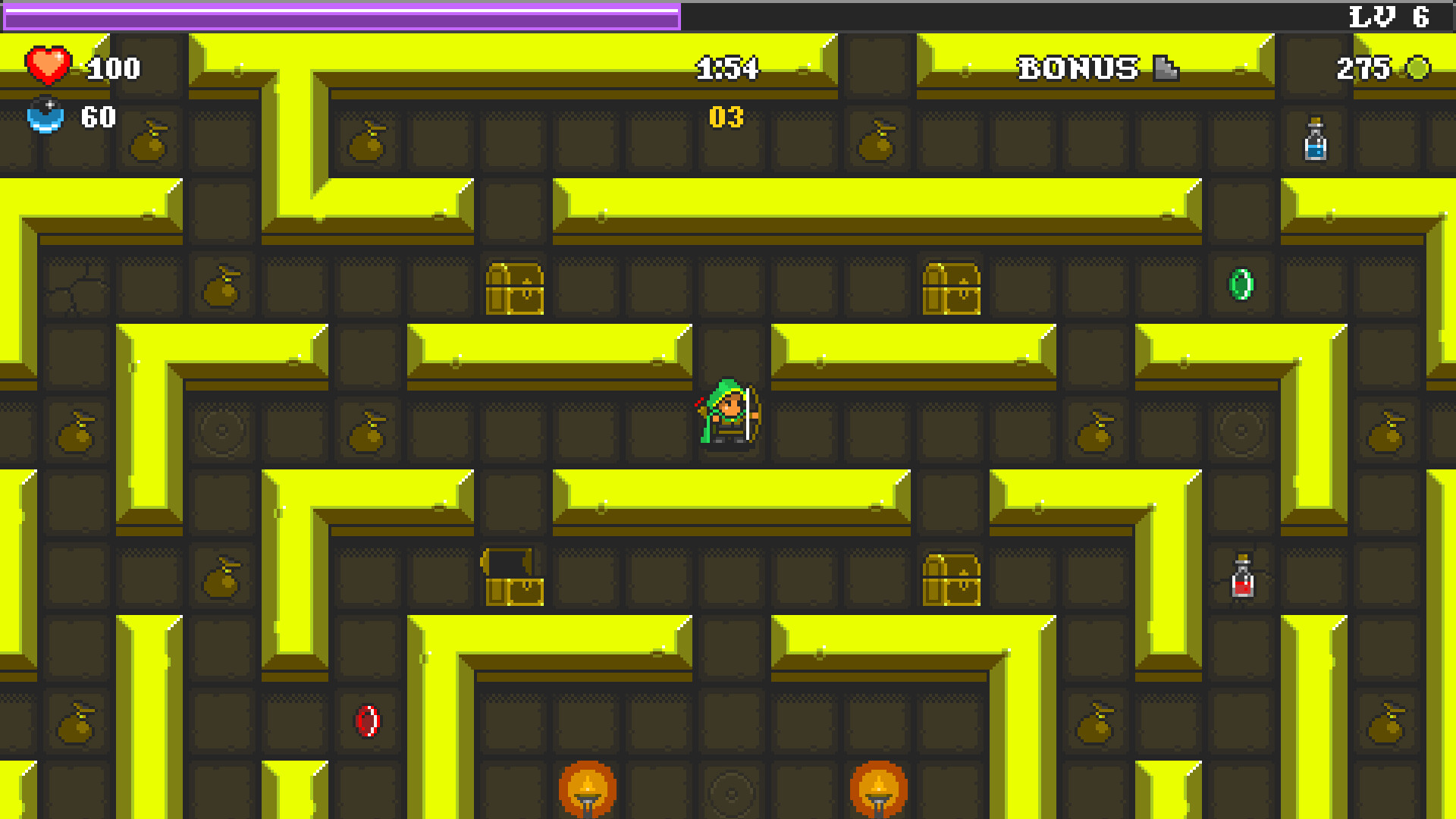Click the page icon beside BONUS
Screen dimensions: 1456x819
[1166, 69]
